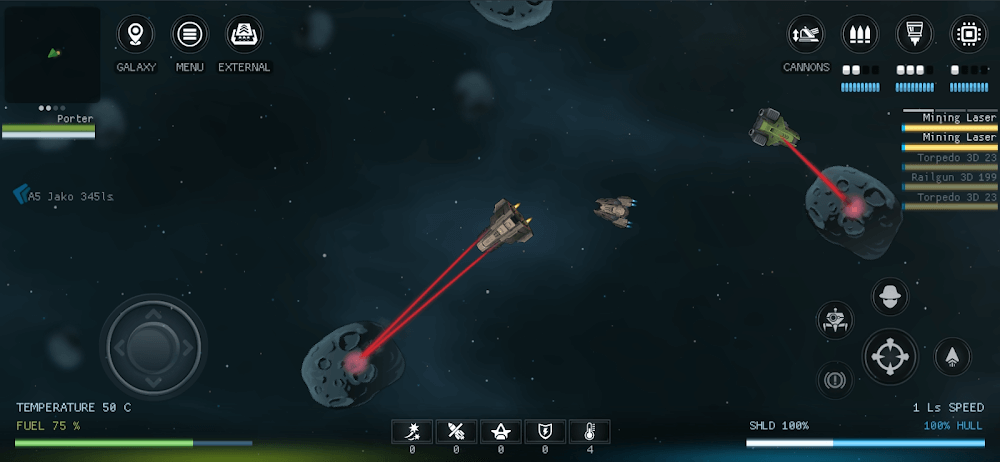Tap the processor chip icon

click(968, 34)
